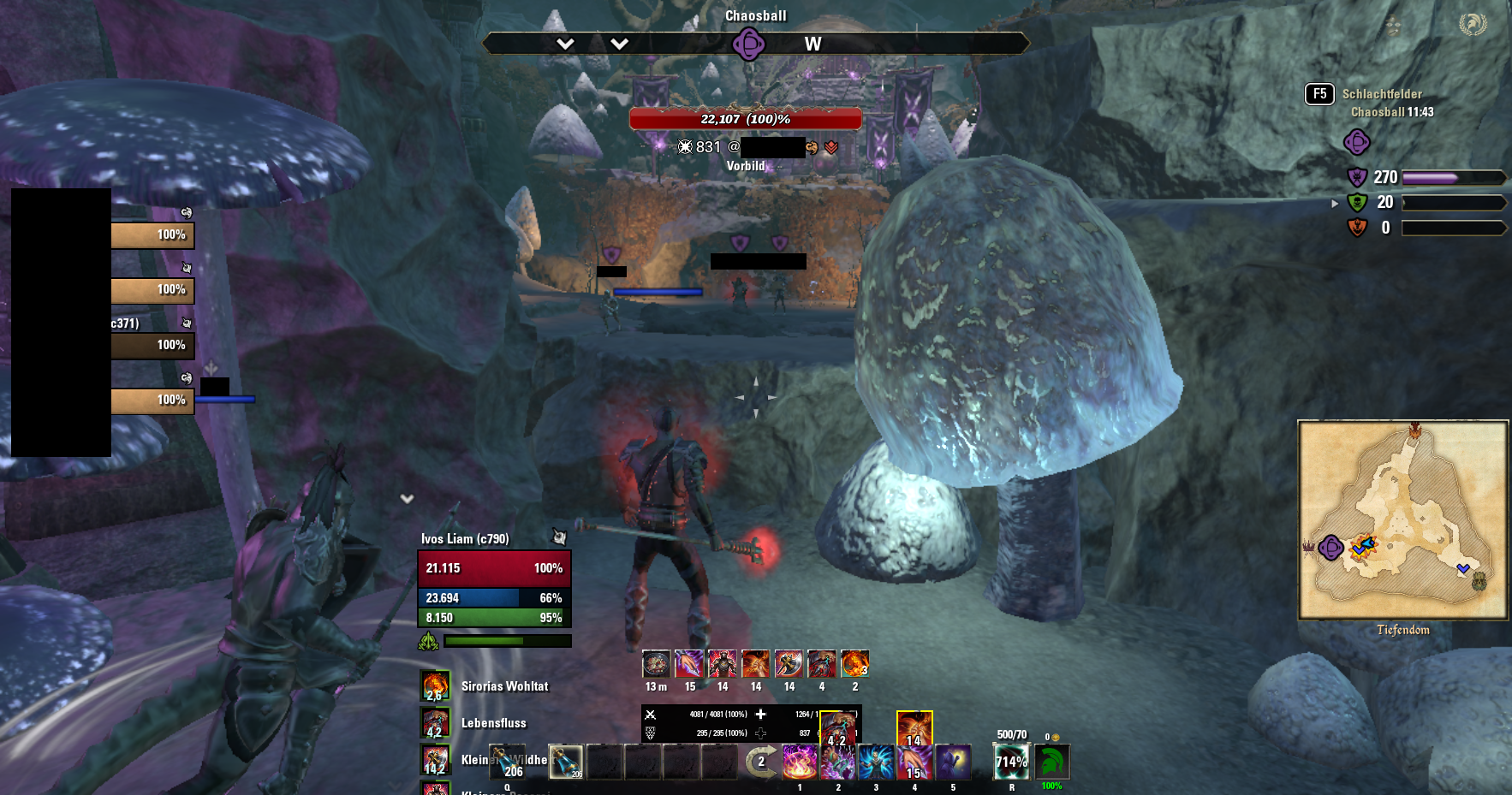The image size is (1512, 795).
Task: Click the Lebensfluss buff icon
Action: (x=435, y=723)
